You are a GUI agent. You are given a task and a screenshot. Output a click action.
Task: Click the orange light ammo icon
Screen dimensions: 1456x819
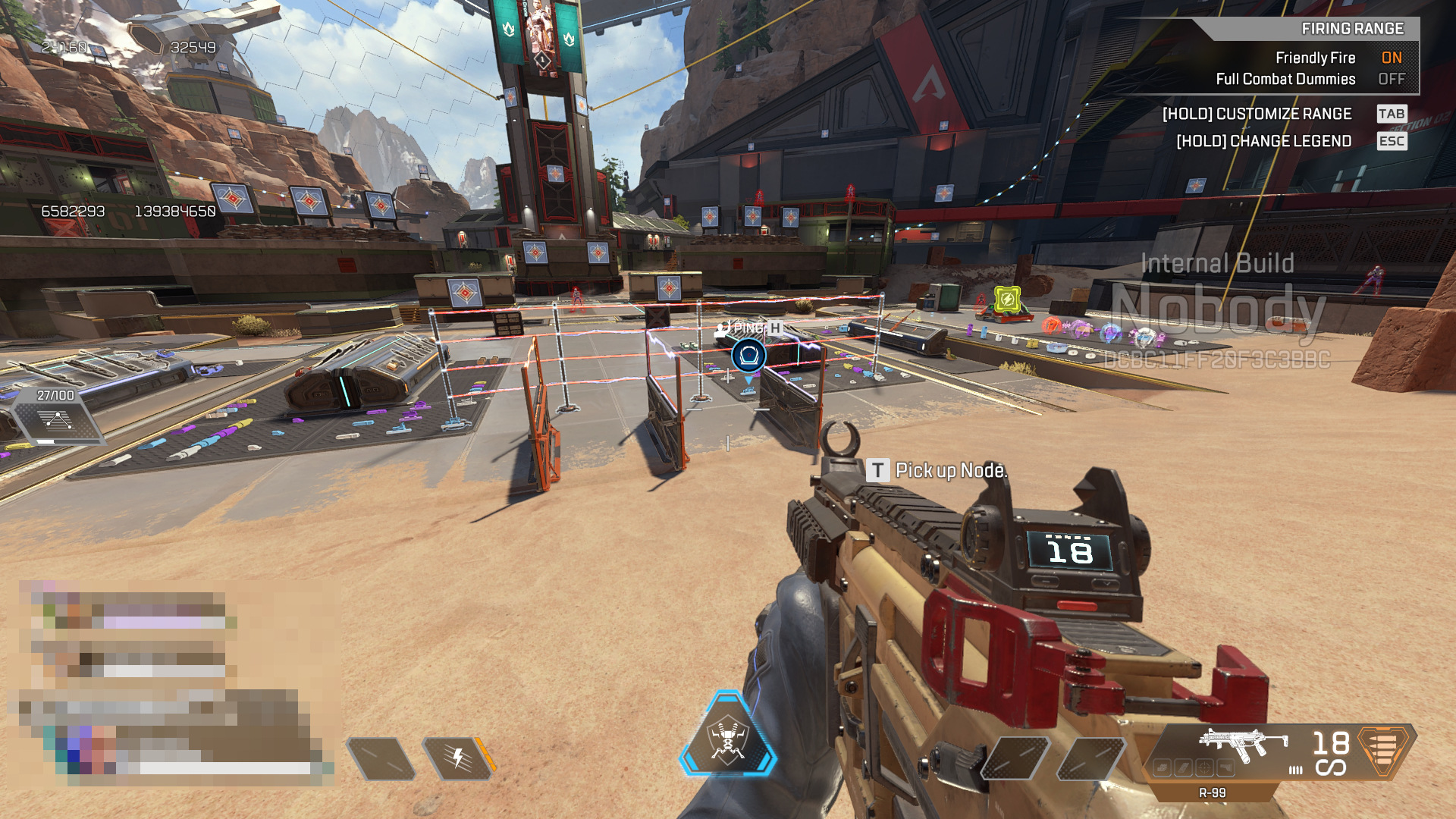[1383, 750]
